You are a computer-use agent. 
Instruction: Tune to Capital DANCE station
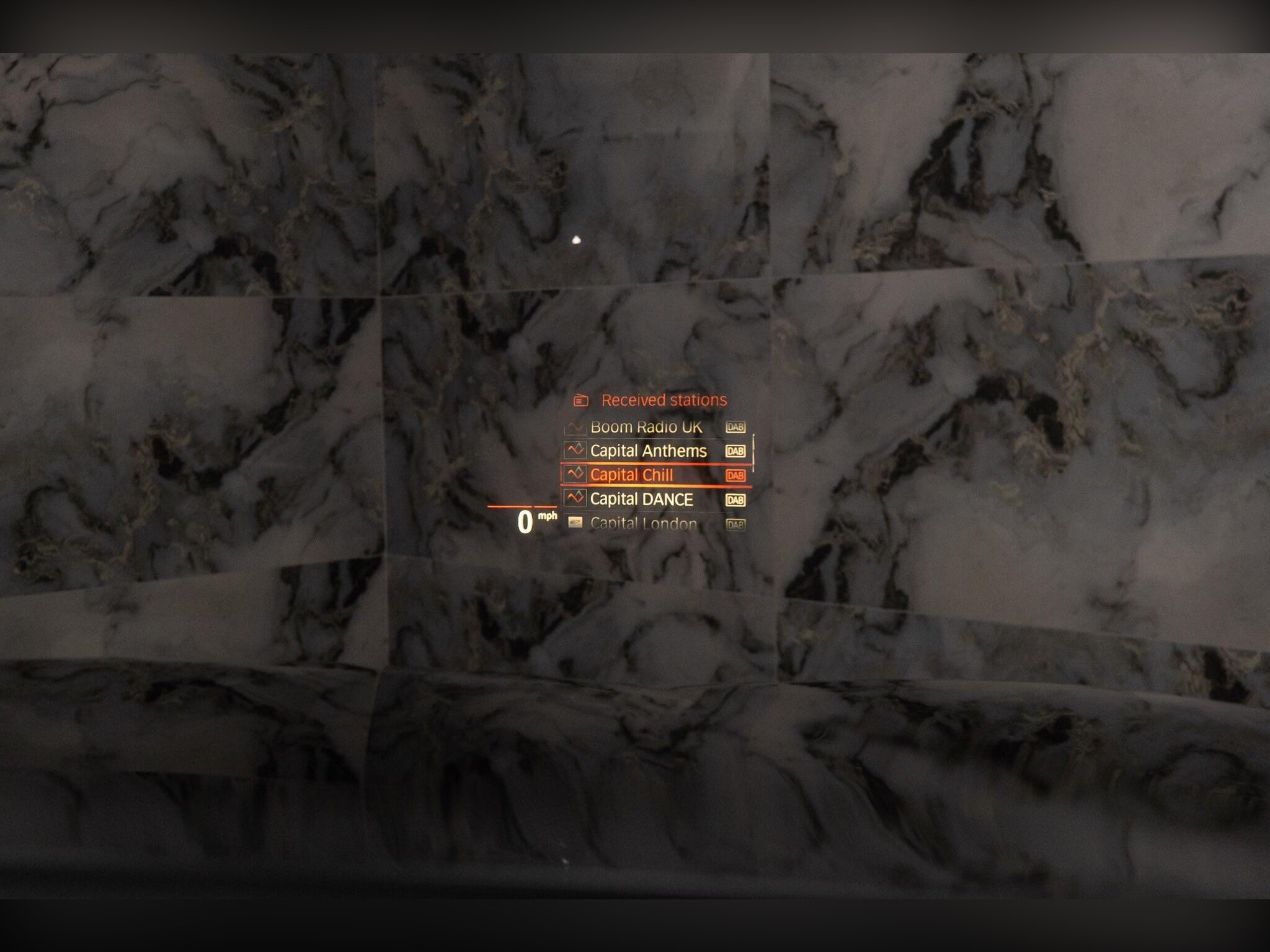pos(641,499)
